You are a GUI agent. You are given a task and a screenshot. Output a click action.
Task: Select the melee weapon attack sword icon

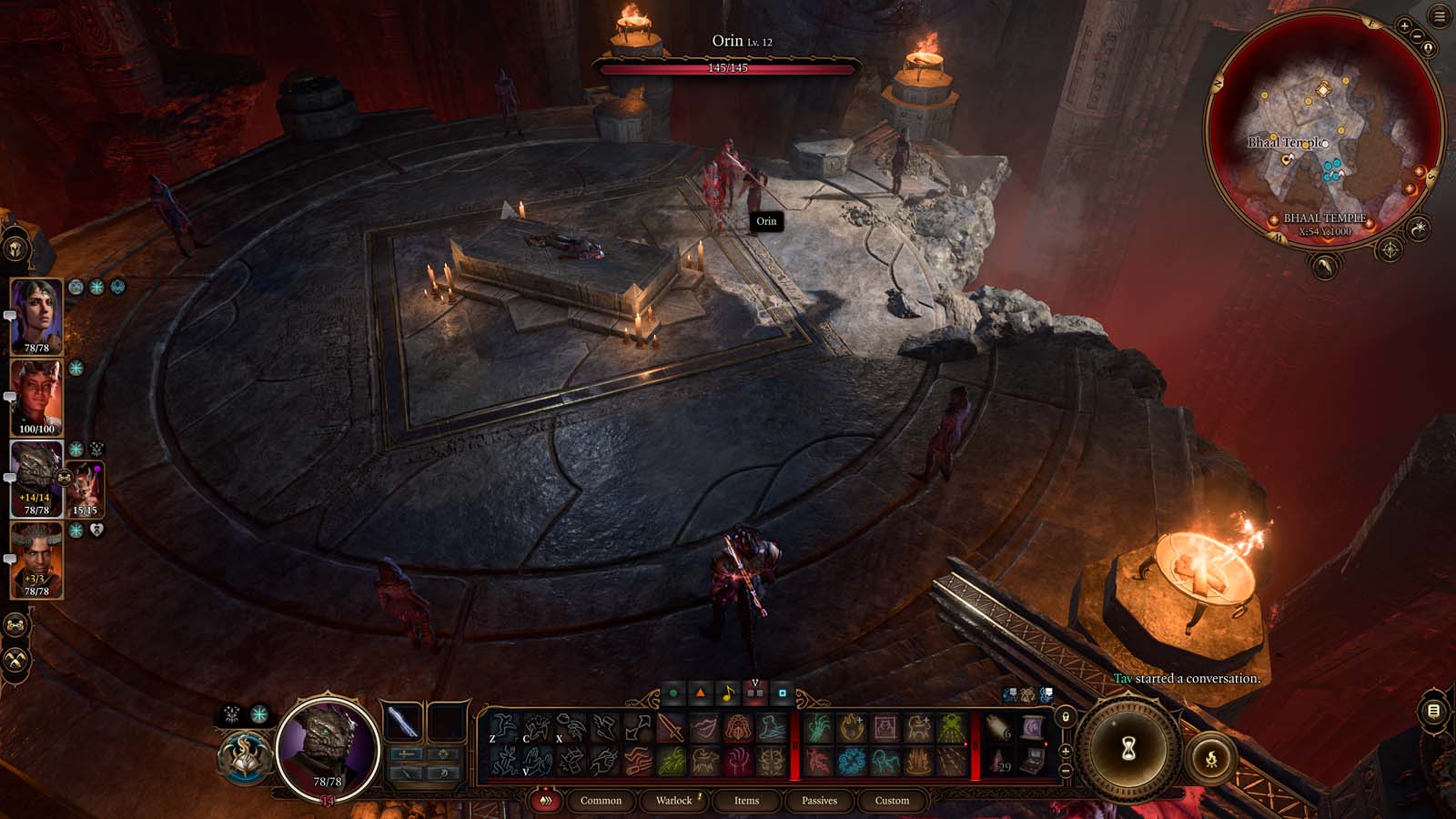tap(671, 729)
